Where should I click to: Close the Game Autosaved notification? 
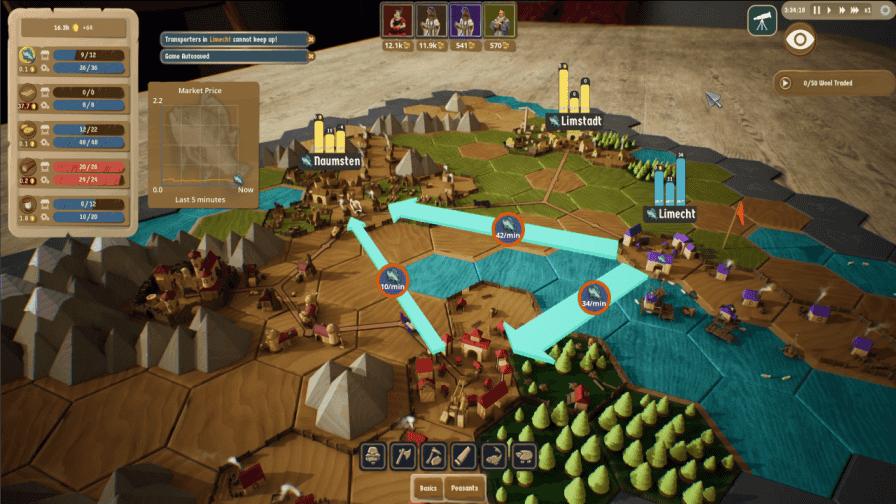(x=311, y=57)
